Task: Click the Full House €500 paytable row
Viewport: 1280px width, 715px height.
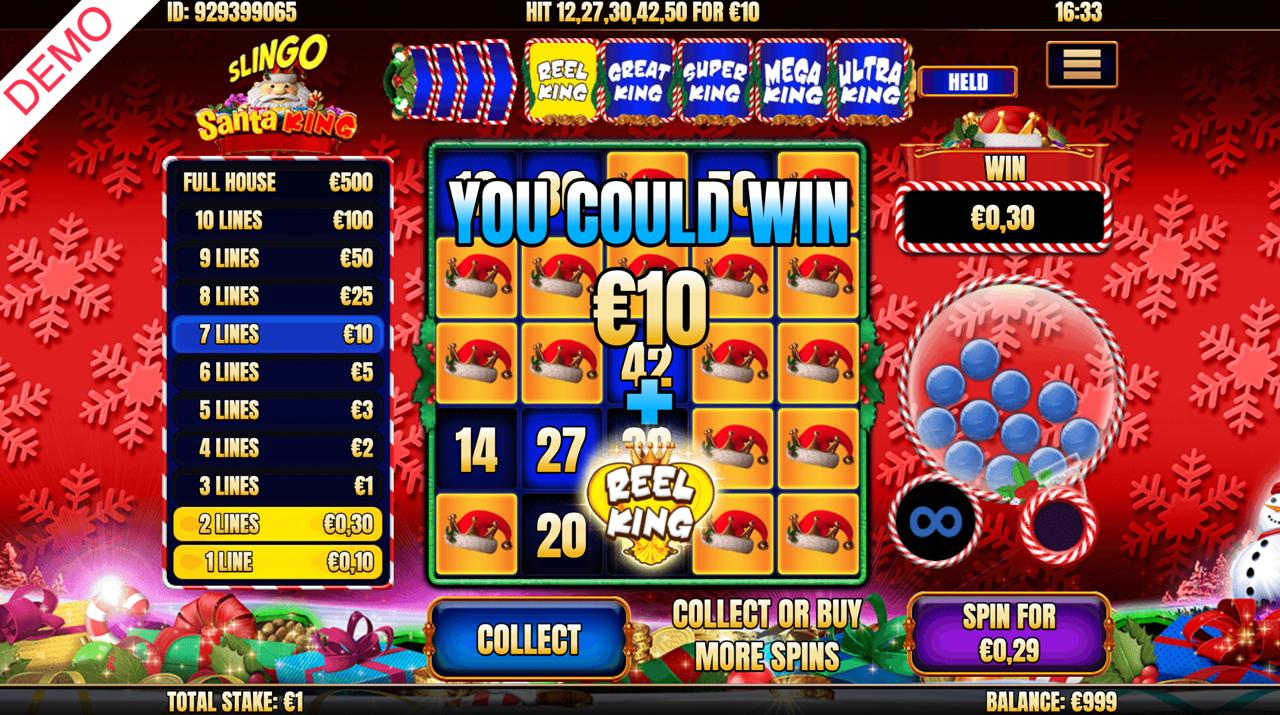Action: (277, 182)
